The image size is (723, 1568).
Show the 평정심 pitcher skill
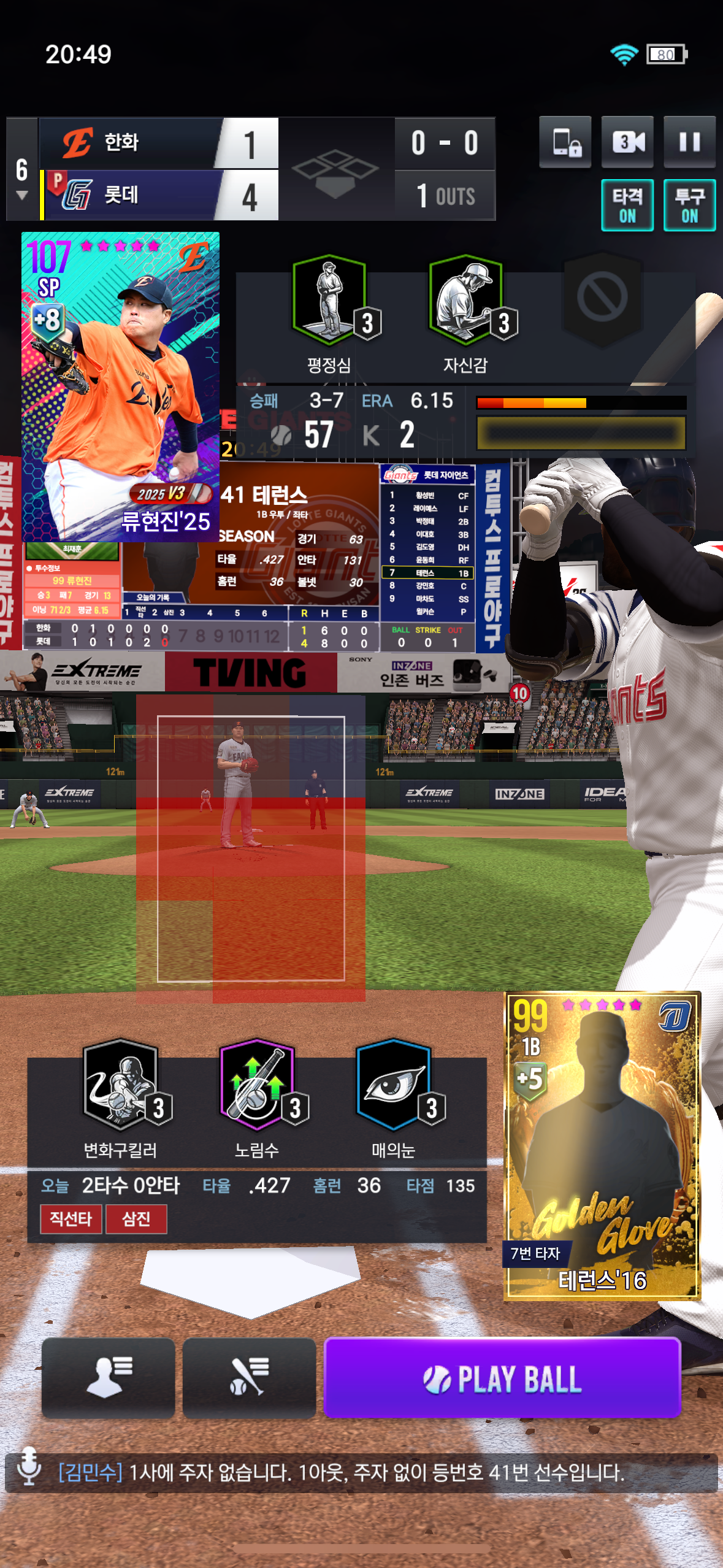(x=330, y=301)
